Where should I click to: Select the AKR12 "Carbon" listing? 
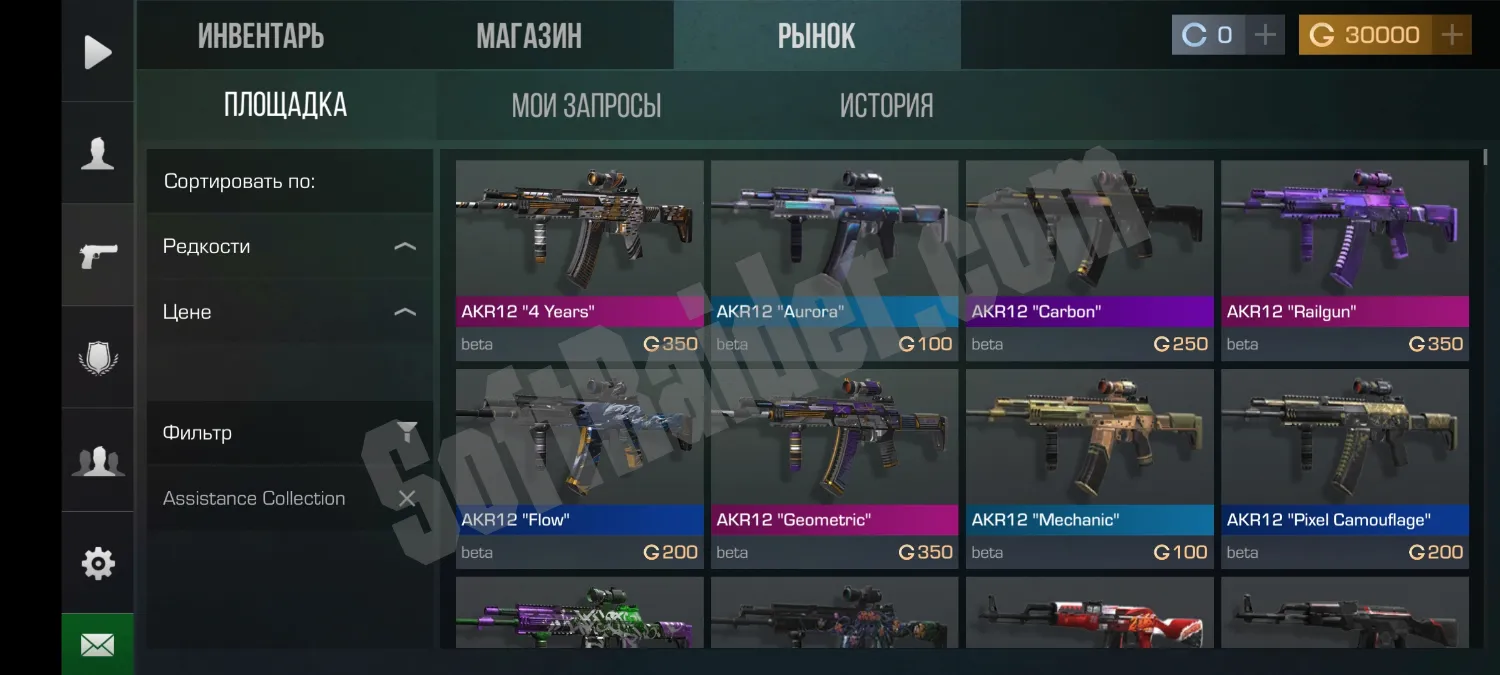coord(1089,259)
